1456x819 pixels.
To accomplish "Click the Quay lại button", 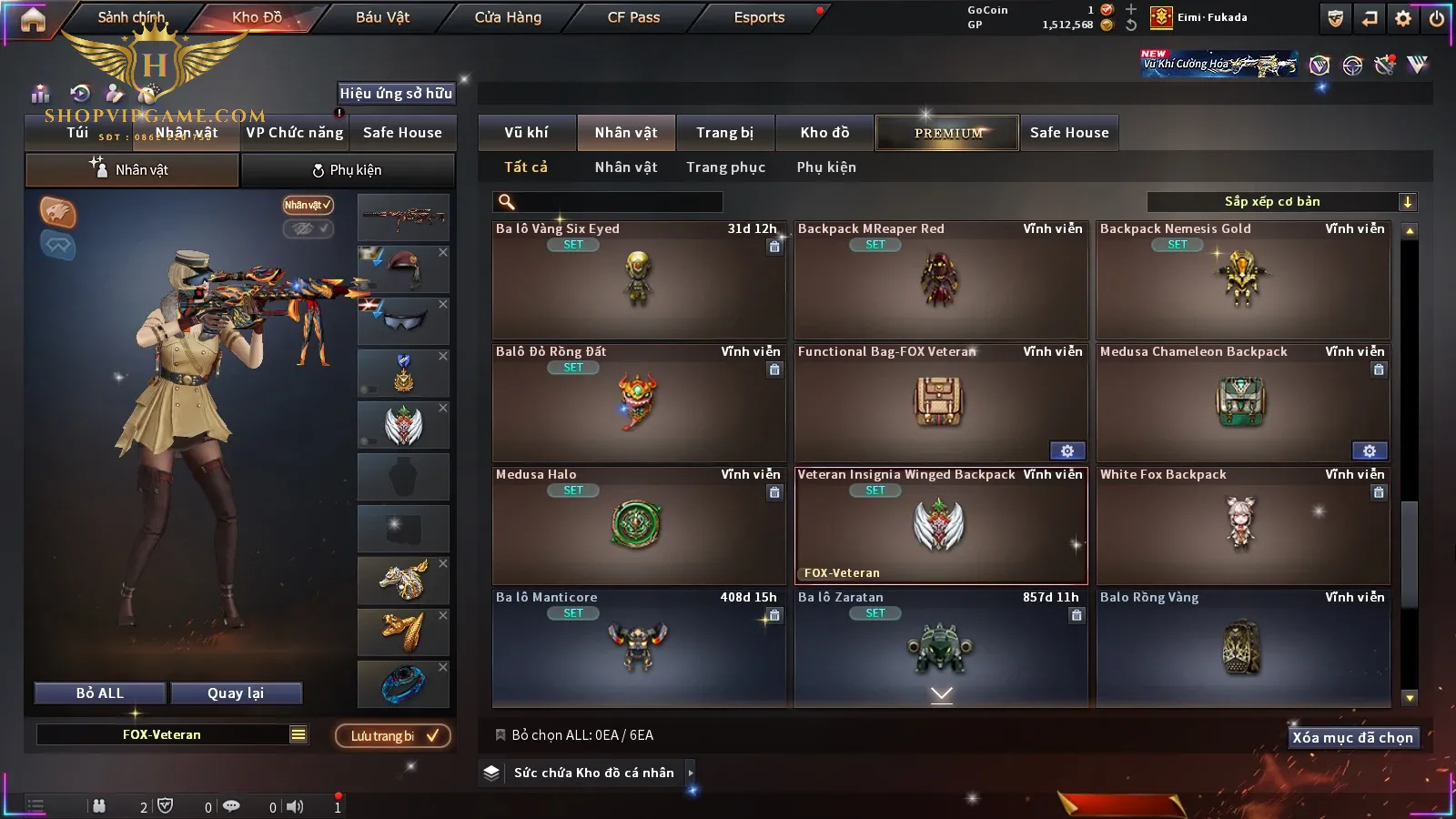I will (236, 693).
